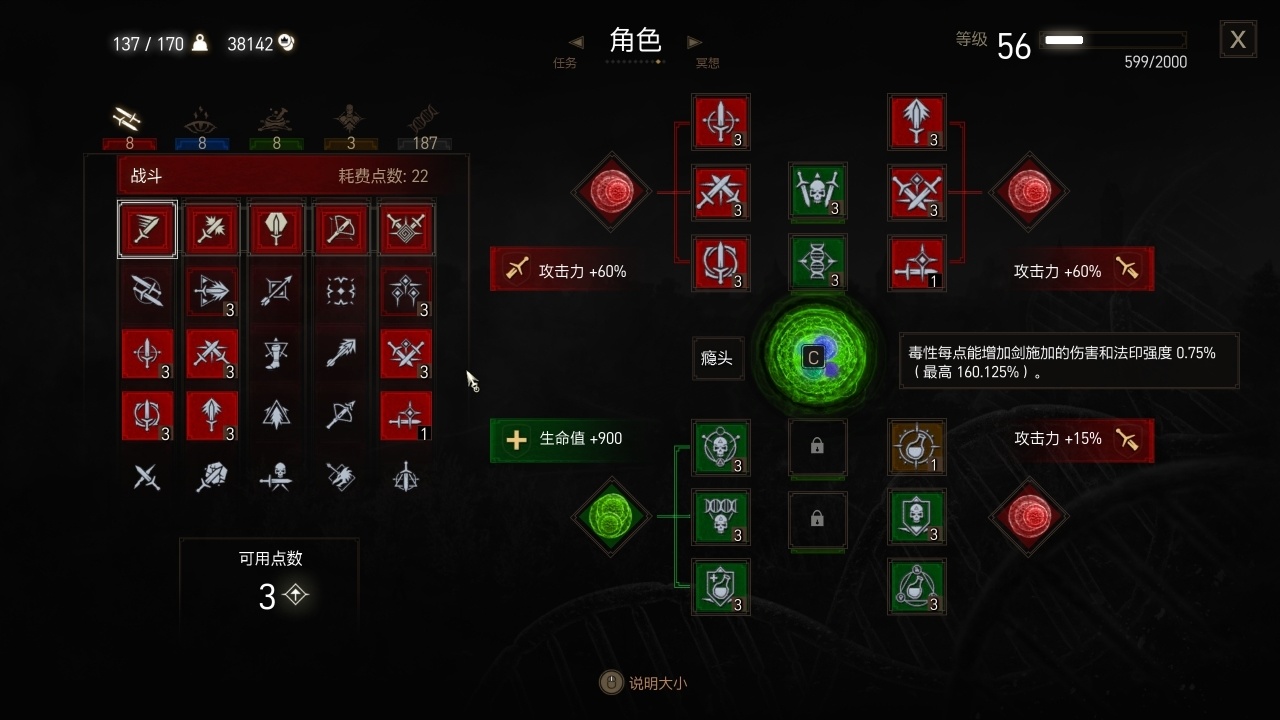Select the crossed-swords skill atop the fifth column
The image size is (1280, 720).
[x=406, y=228]
